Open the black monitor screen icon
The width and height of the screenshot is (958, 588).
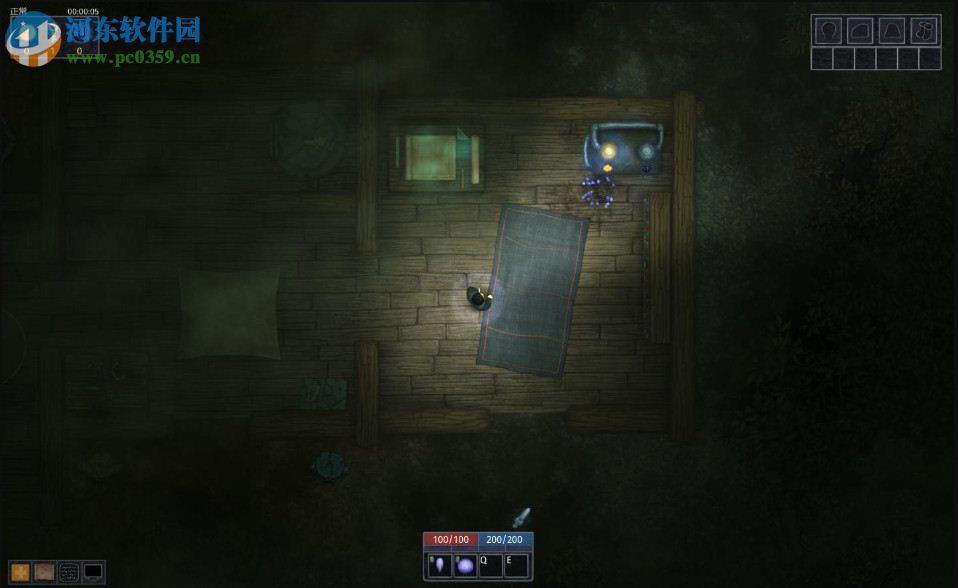click(x=93, y=572)
